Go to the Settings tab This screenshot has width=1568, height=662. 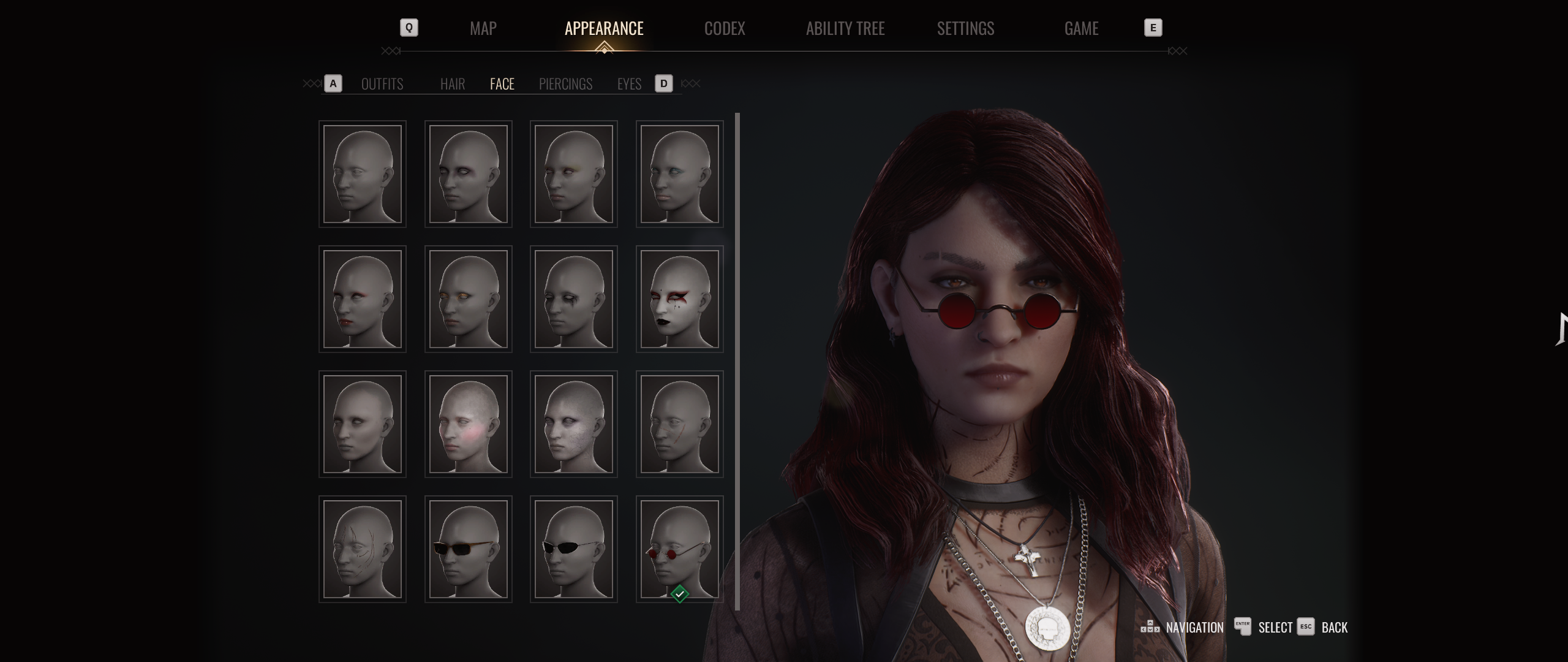[965, 28]
